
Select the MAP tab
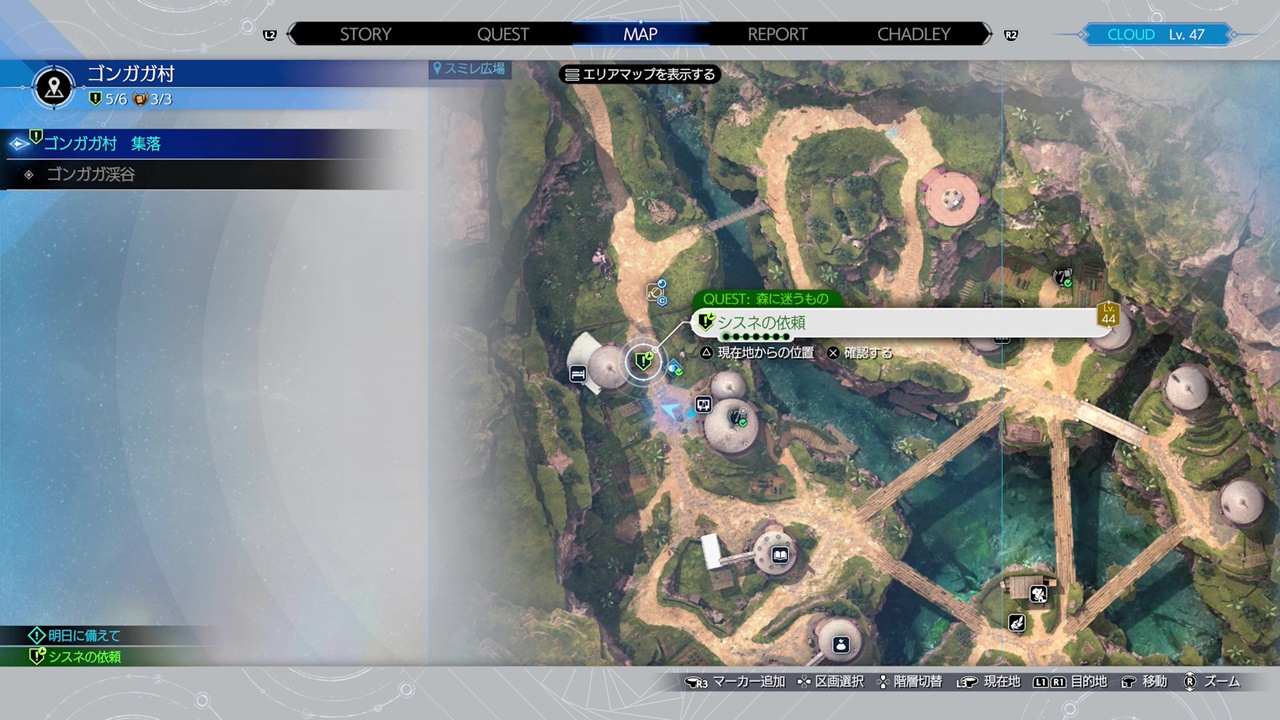[640, 34]
